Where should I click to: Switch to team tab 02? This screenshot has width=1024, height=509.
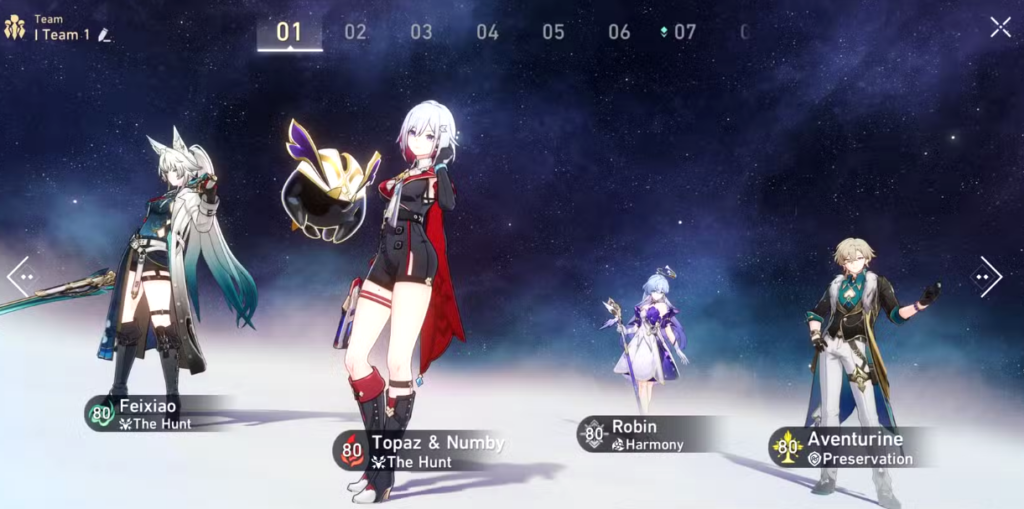(355, 32)
